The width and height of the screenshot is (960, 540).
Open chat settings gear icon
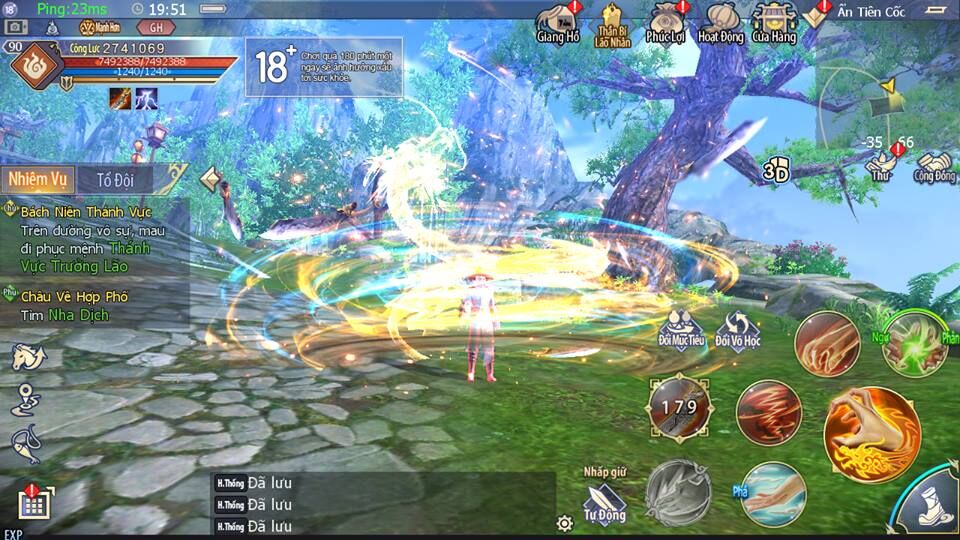(x=565, y=523)
